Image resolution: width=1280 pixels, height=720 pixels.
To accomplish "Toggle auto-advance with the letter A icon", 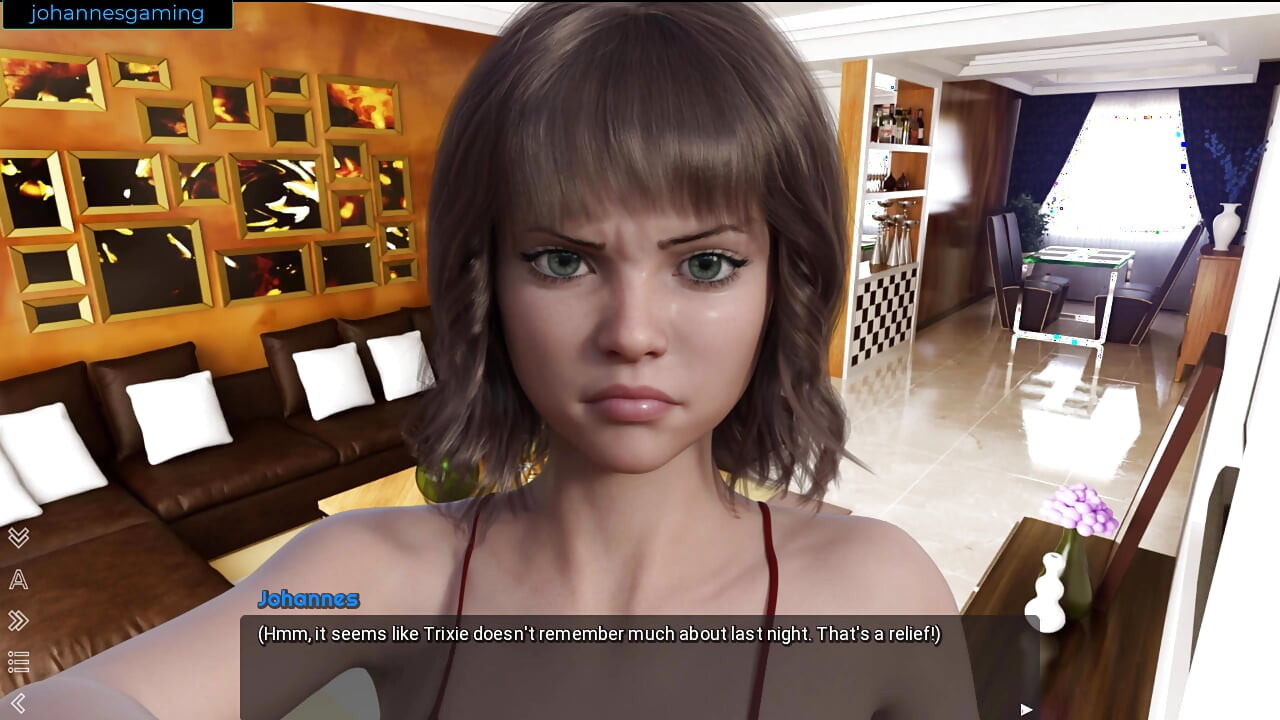I will [x=18, y=579].
